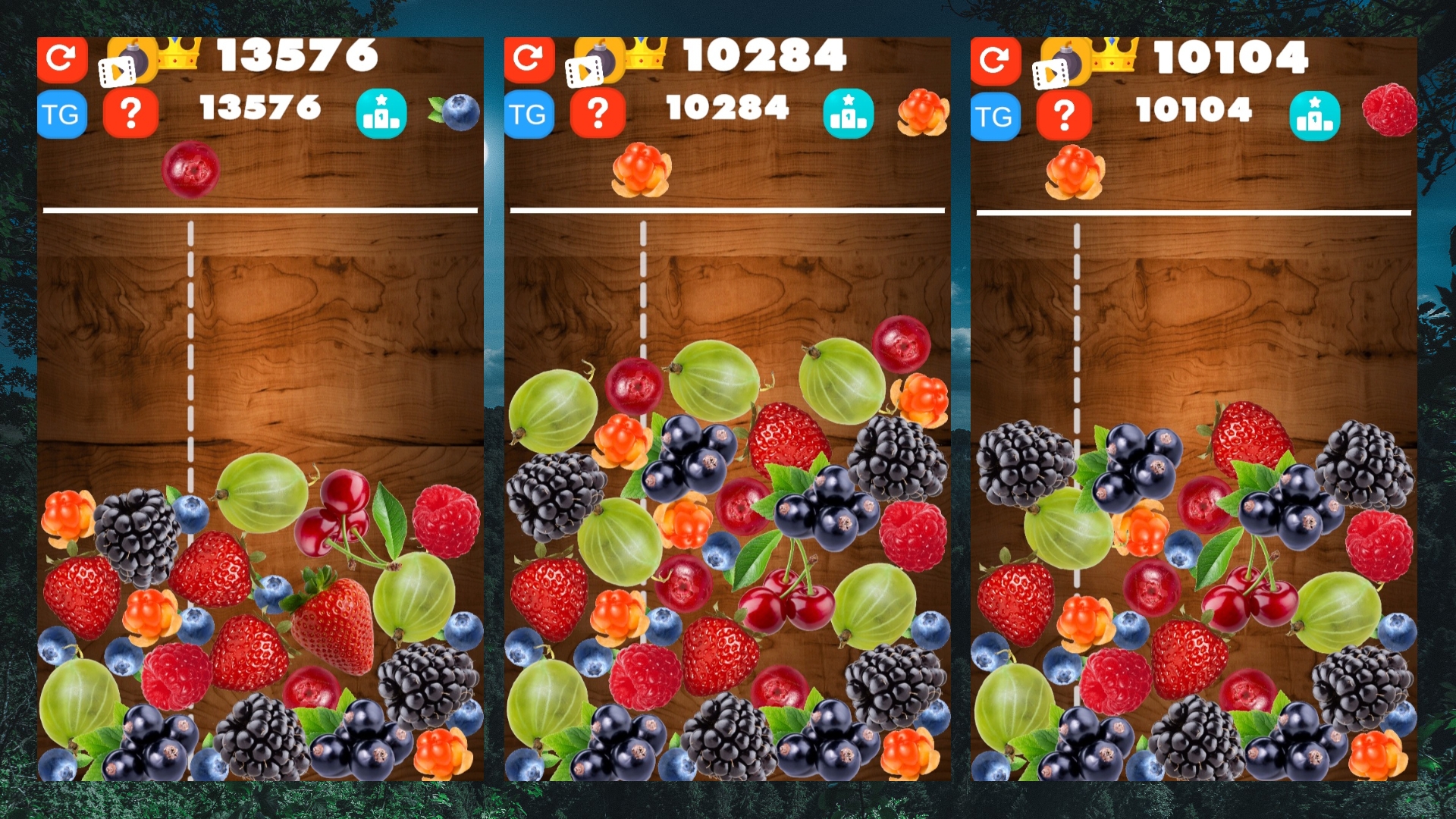The width and height of the screenshot is (1456, 819).
Task: Open the help question mark in the middle panel
Action: click(598, 114)
